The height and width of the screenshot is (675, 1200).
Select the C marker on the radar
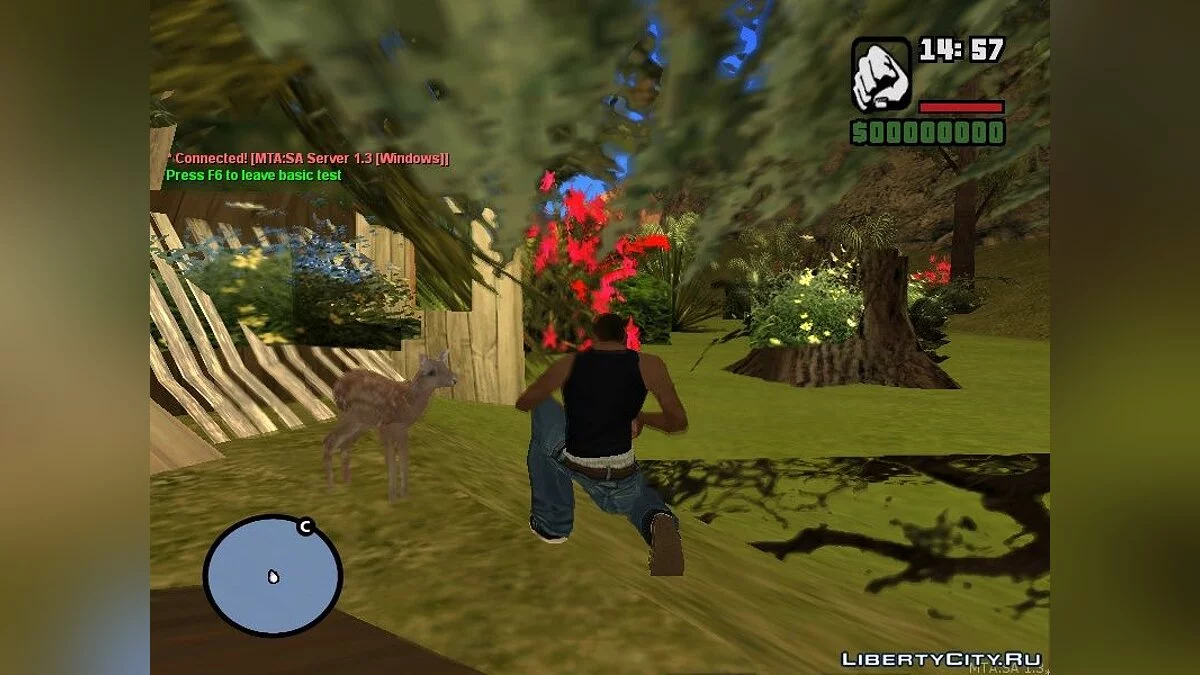(305, 527)
